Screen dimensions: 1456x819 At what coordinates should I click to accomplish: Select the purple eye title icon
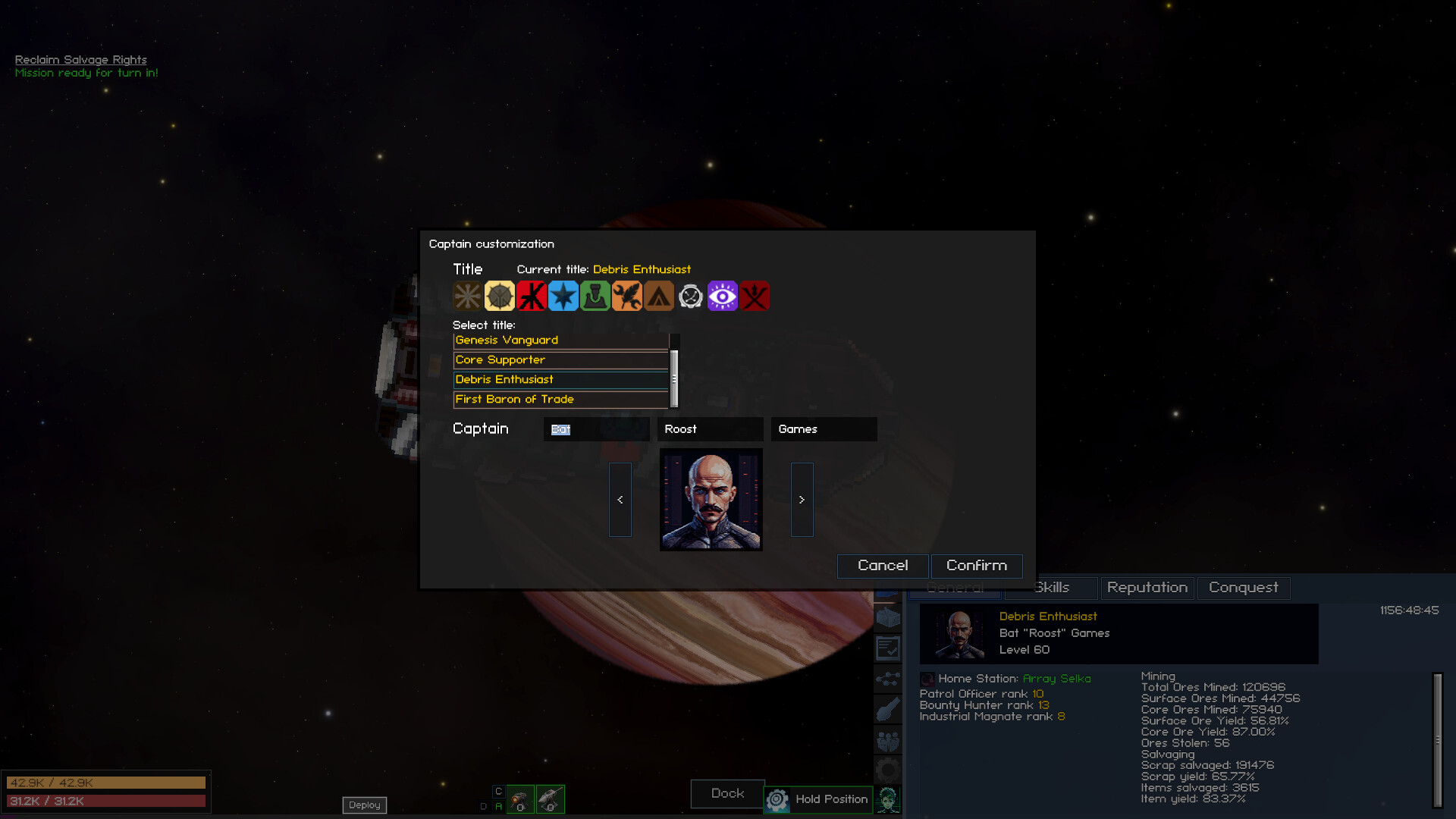pos(723,297)
